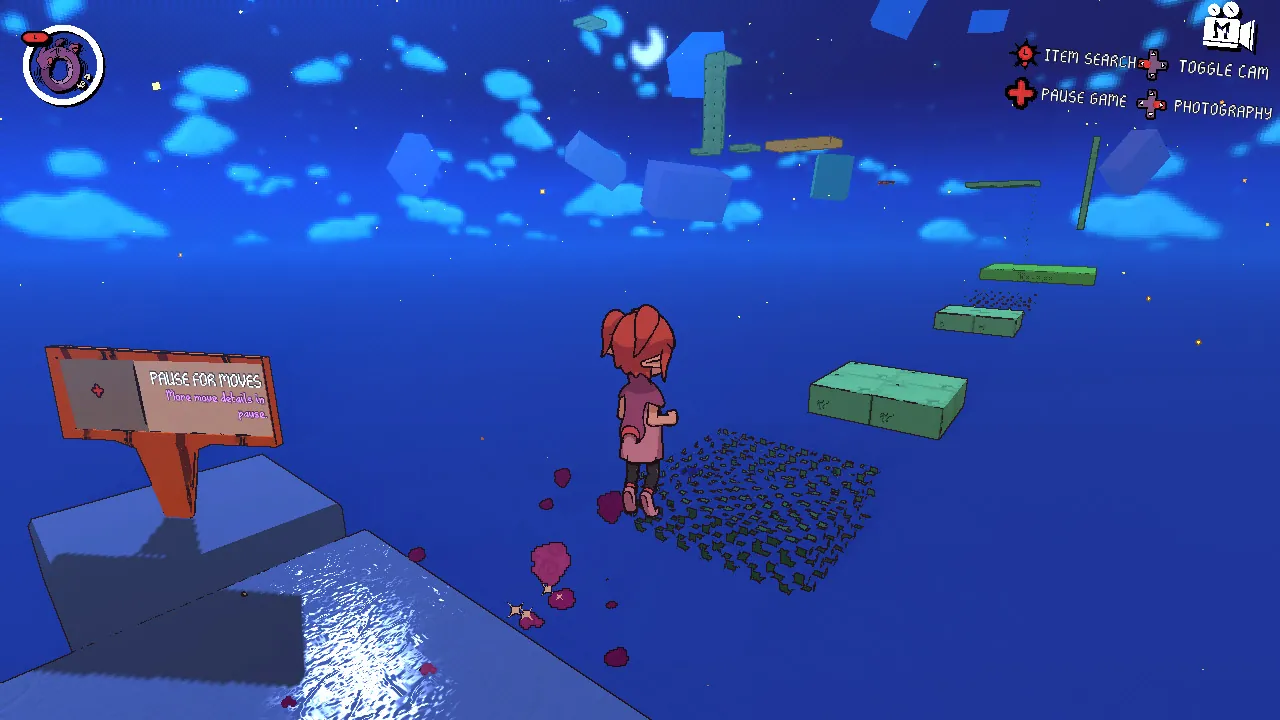Click the Item Search label text

[x=1090, y=58]
